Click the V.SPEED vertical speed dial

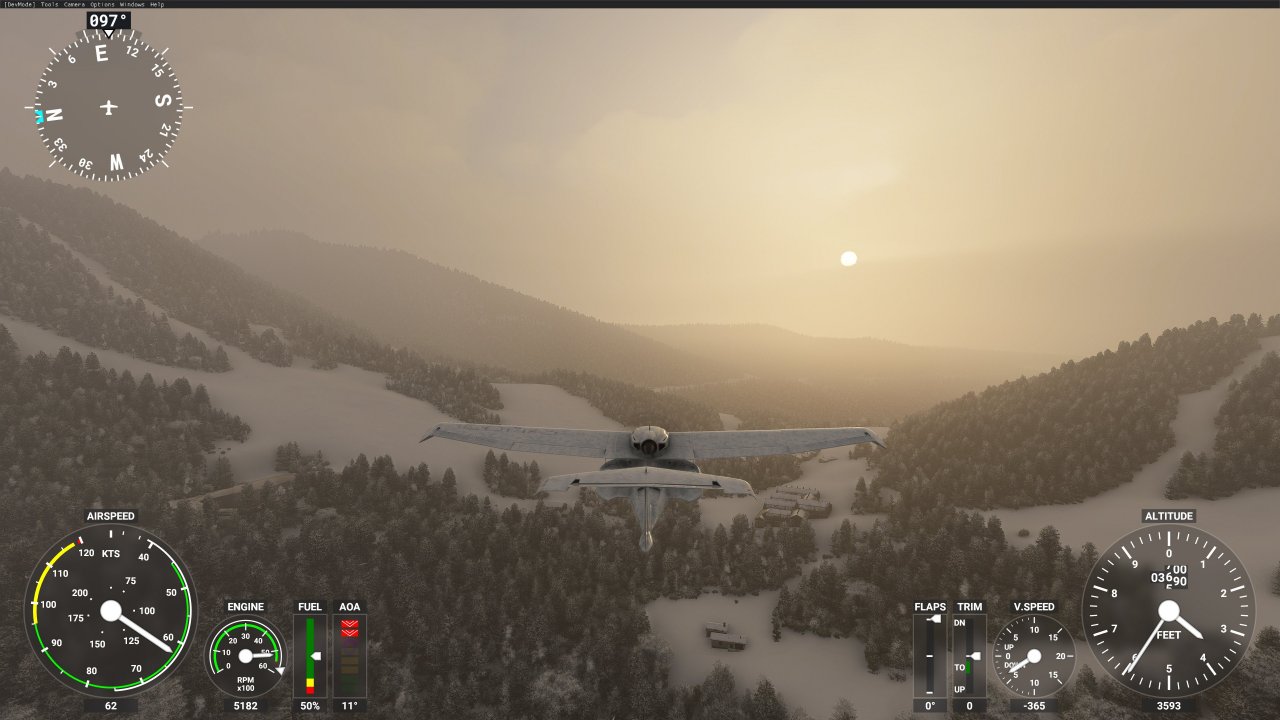(x=1035, y=655)
